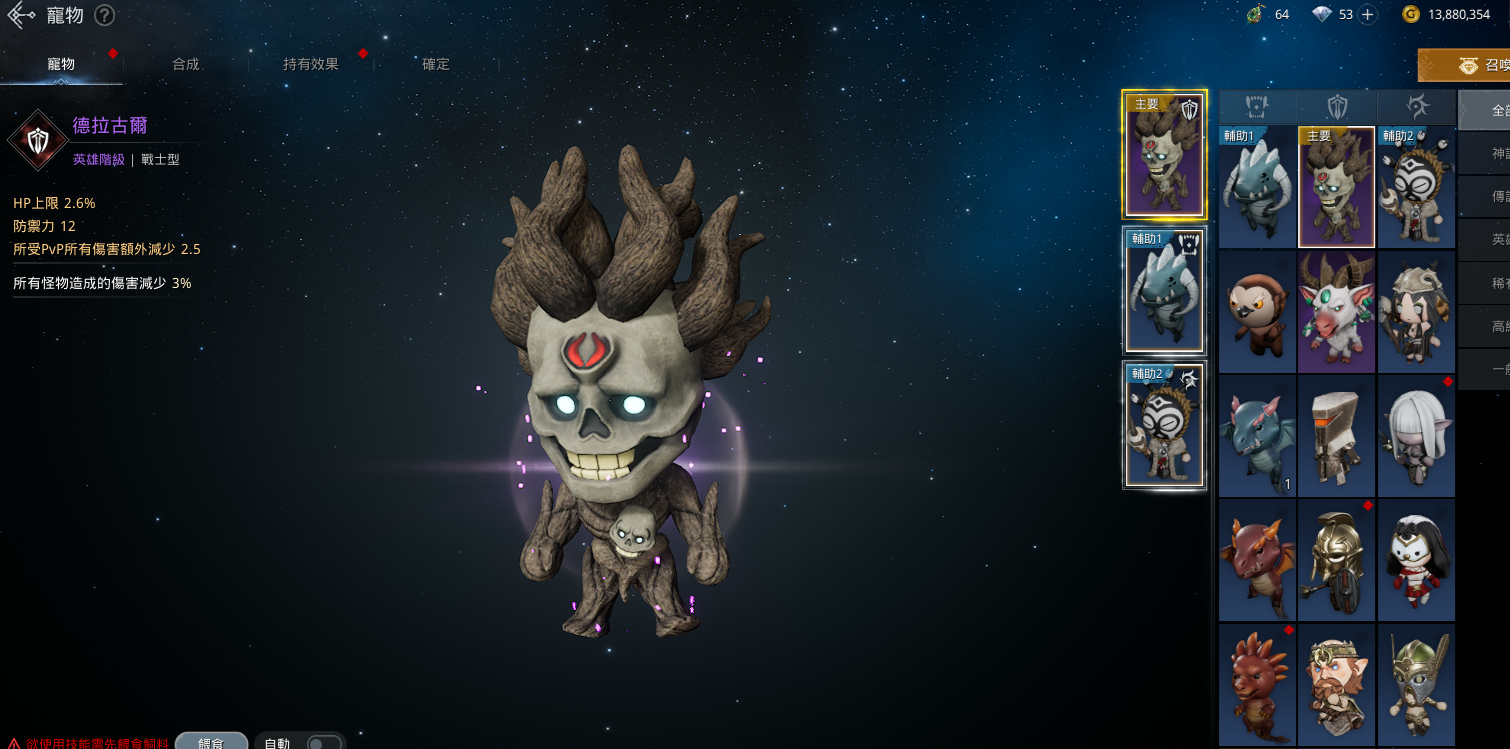1510x749 pixels.
Task: Choose the brown owl pet
Action: coord(1257,311)
